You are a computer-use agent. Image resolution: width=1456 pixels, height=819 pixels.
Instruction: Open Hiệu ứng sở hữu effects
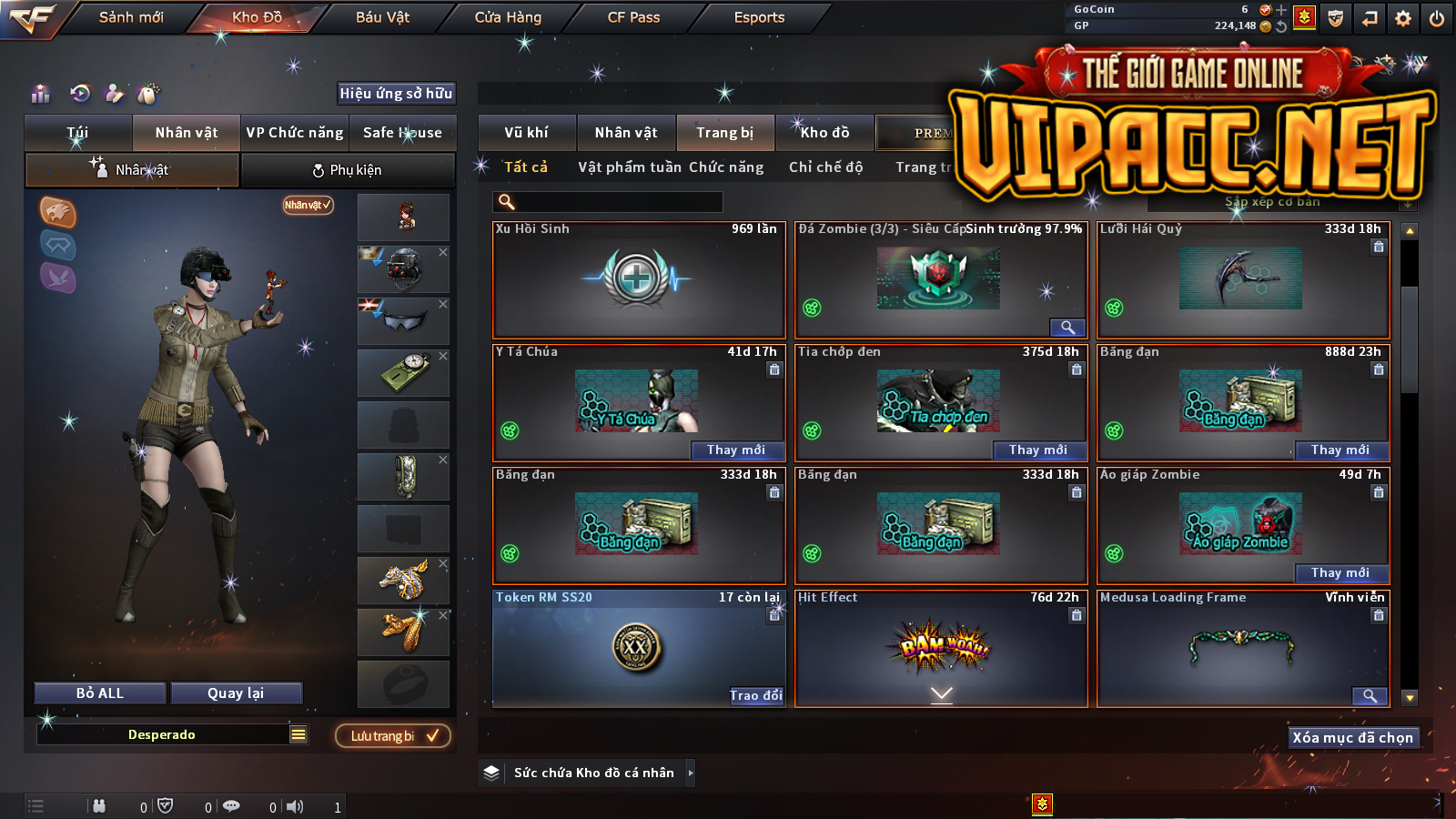click(x=396, y=93)
